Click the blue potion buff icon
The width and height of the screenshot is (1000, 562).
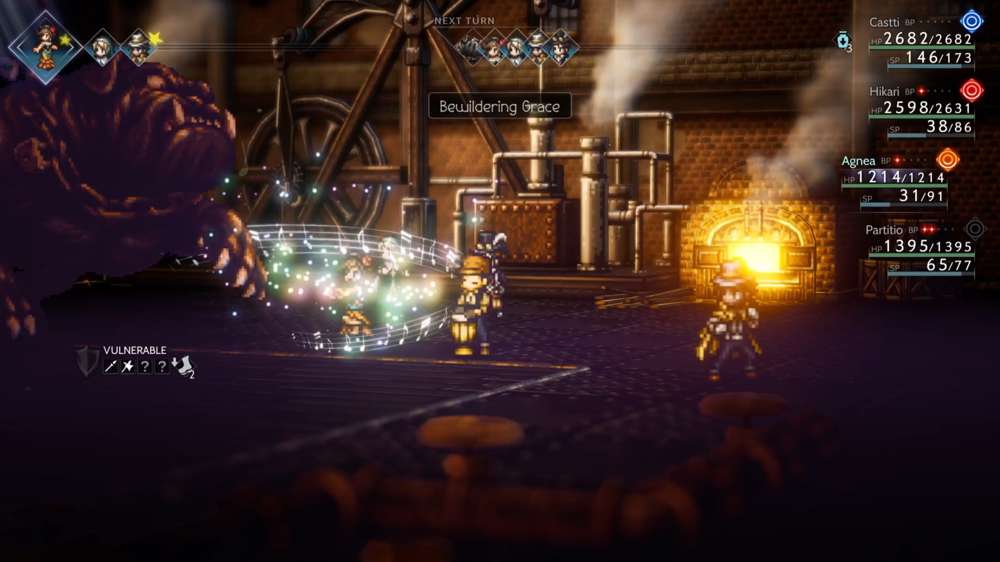point(843,41)
